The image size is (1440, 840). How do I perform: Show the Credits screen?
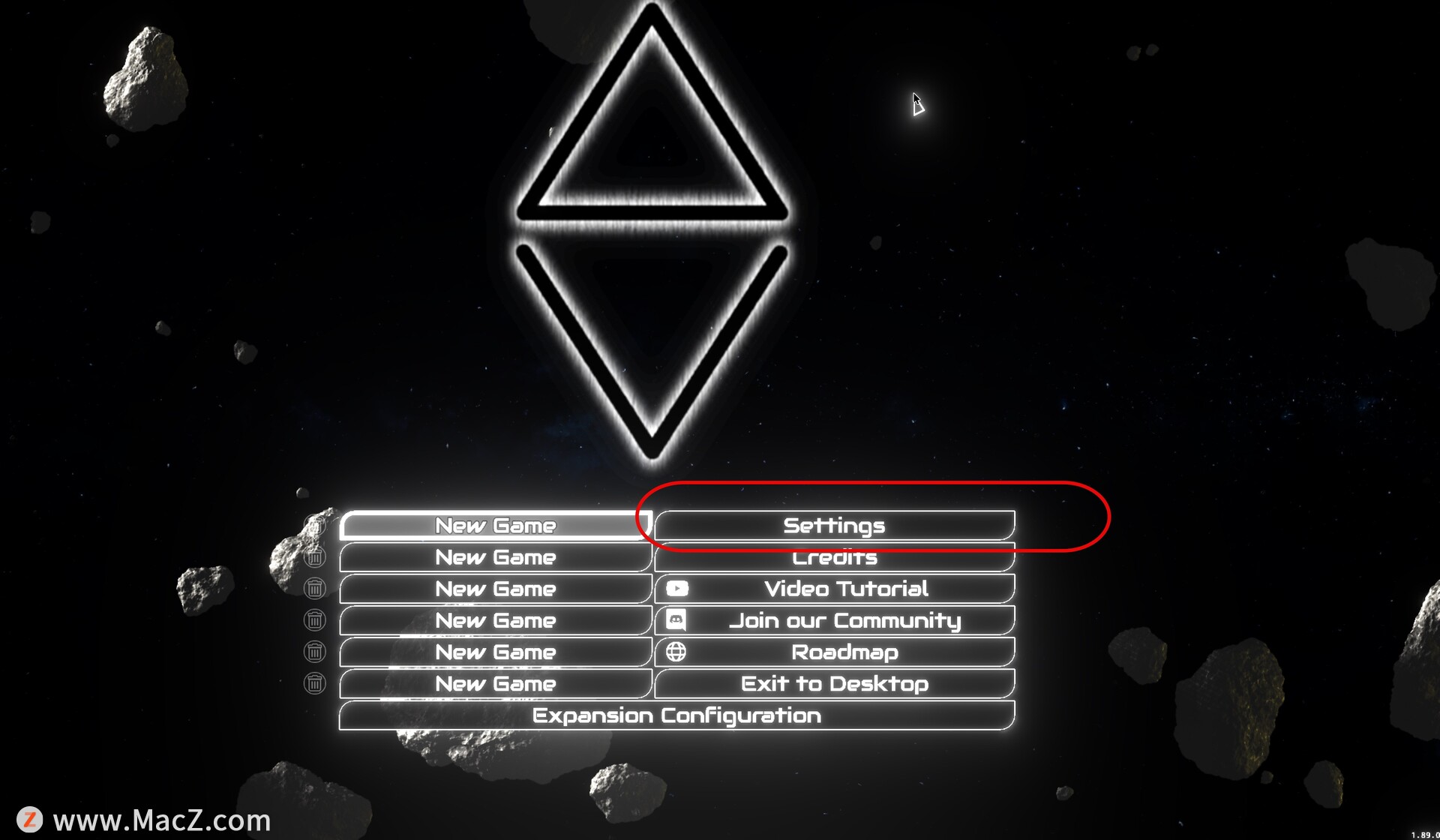[x=834, y=558]
